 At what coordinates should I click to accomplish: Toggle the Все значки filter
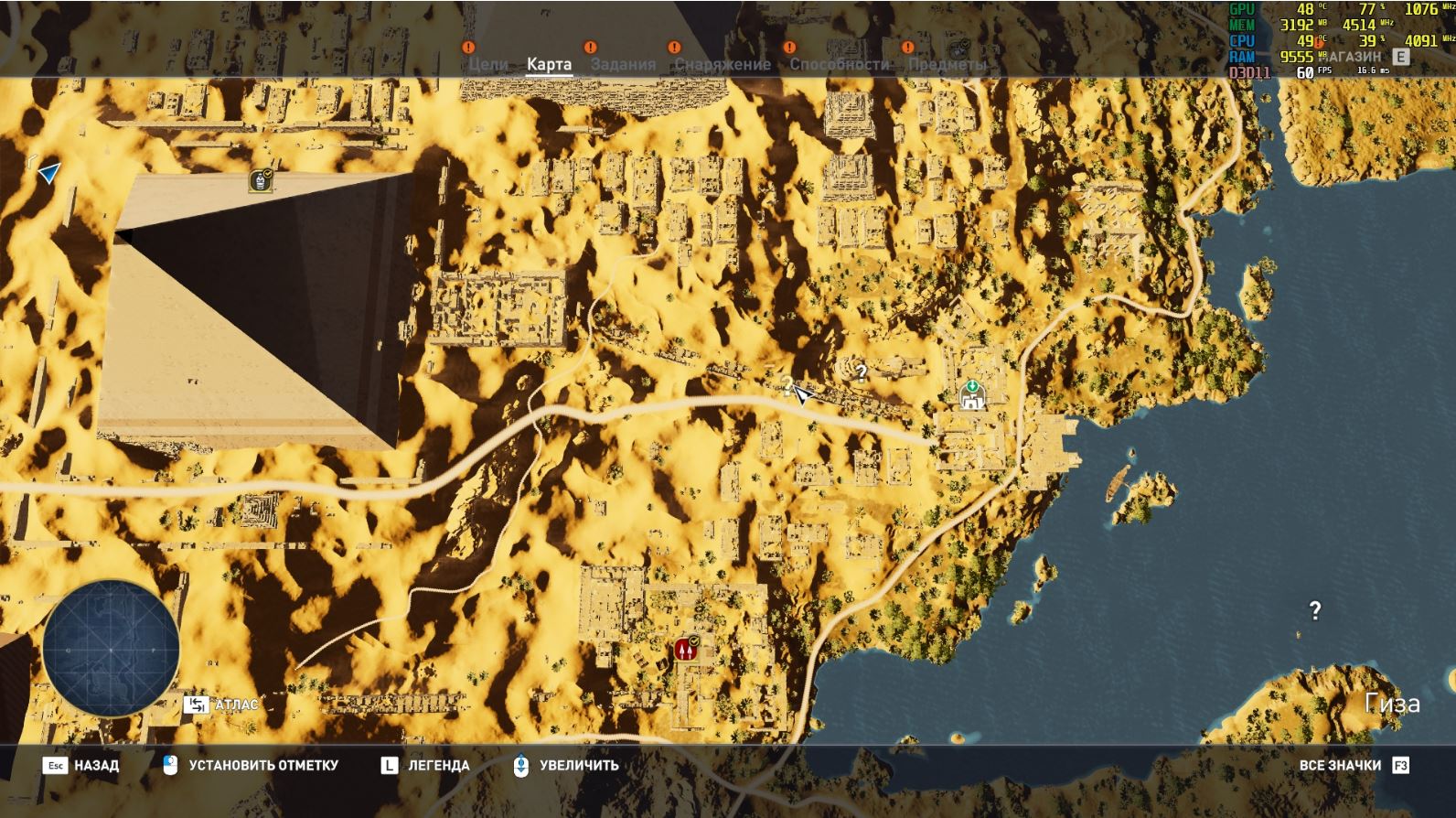click(1353, 765)
